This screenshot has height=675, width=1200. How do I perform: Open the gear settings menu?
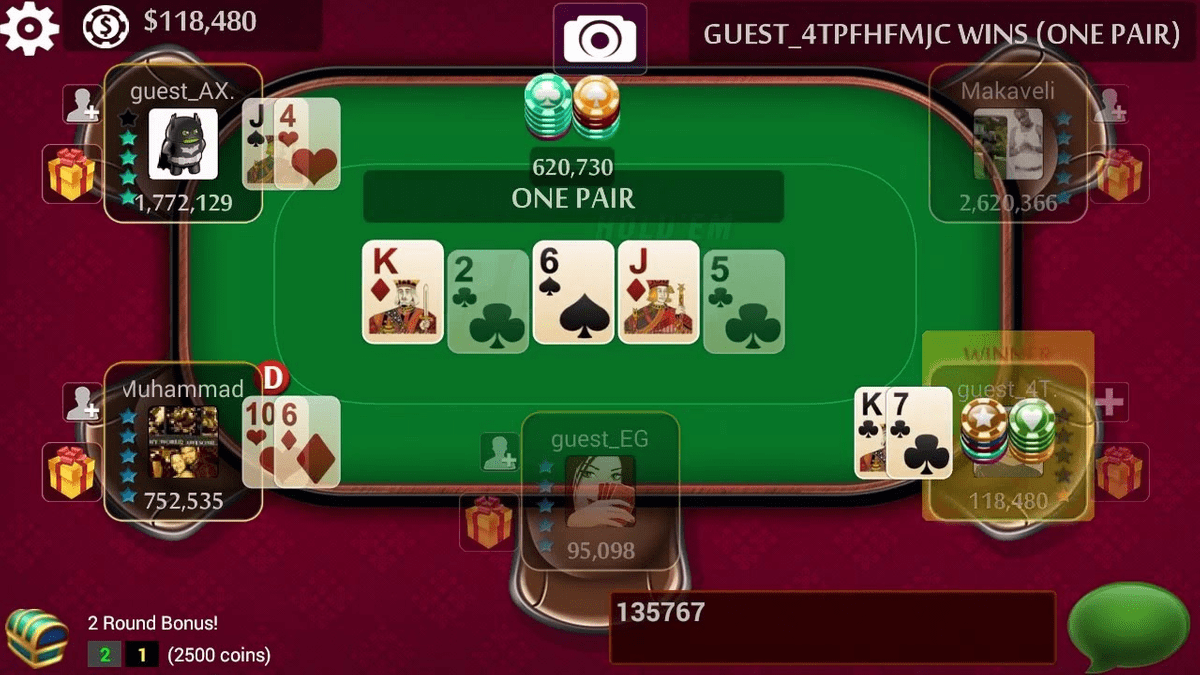point(29,25)
